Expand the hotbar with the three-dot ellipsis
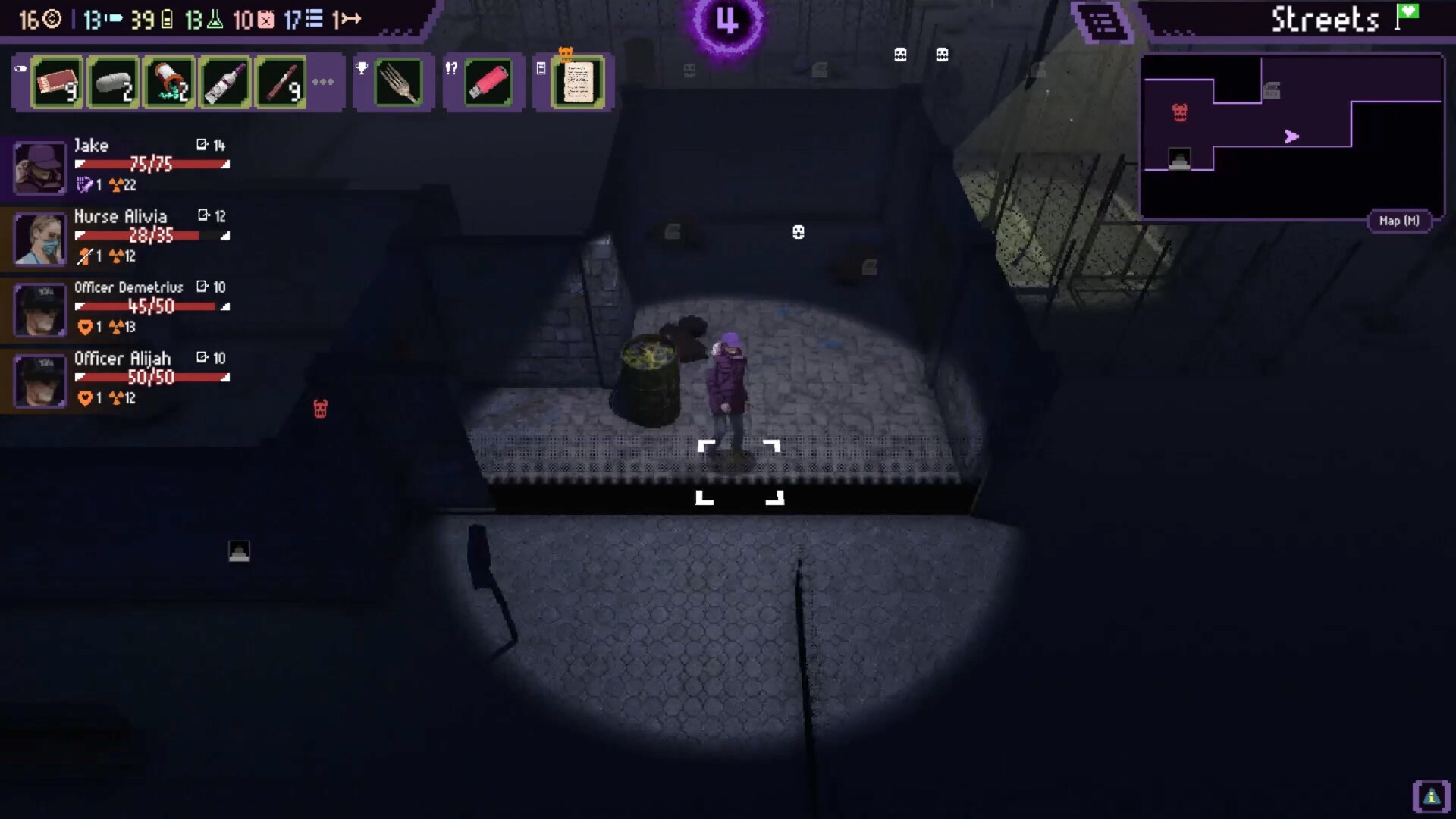This screenshot has height=819, width=1456. [324, 82]
